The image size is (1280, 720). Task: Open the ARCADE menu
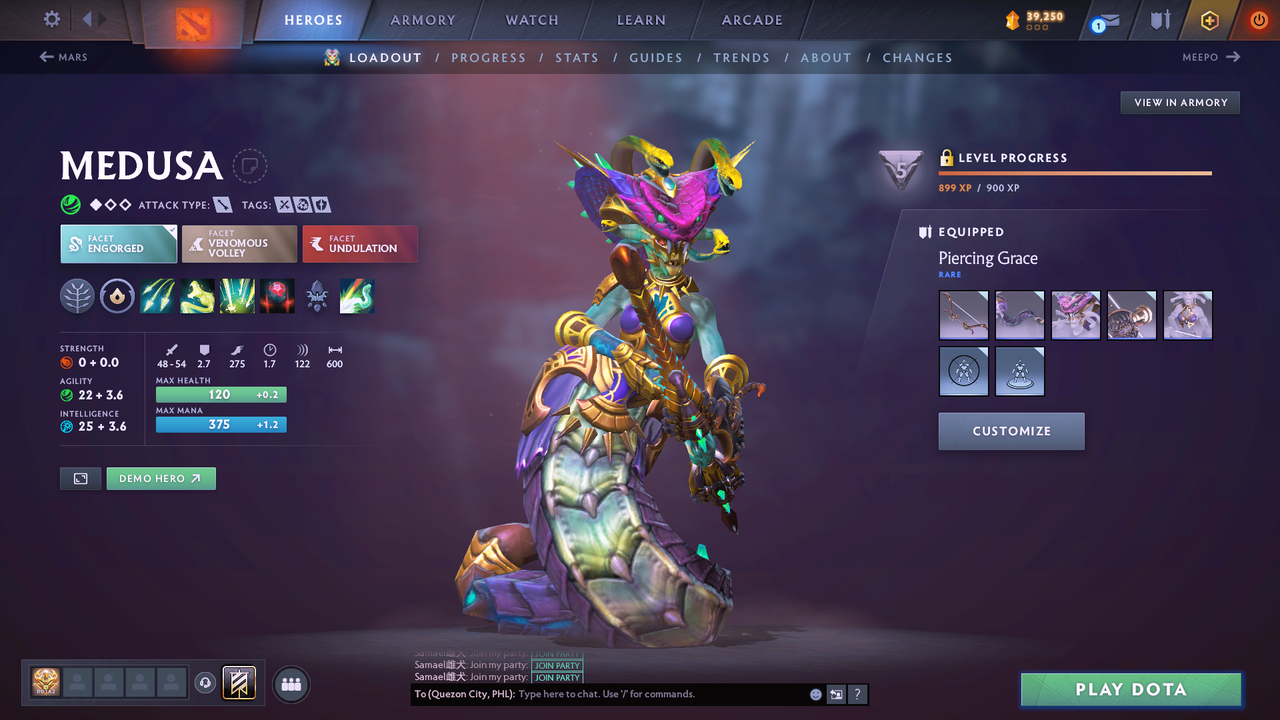click(x=751, y=20)
